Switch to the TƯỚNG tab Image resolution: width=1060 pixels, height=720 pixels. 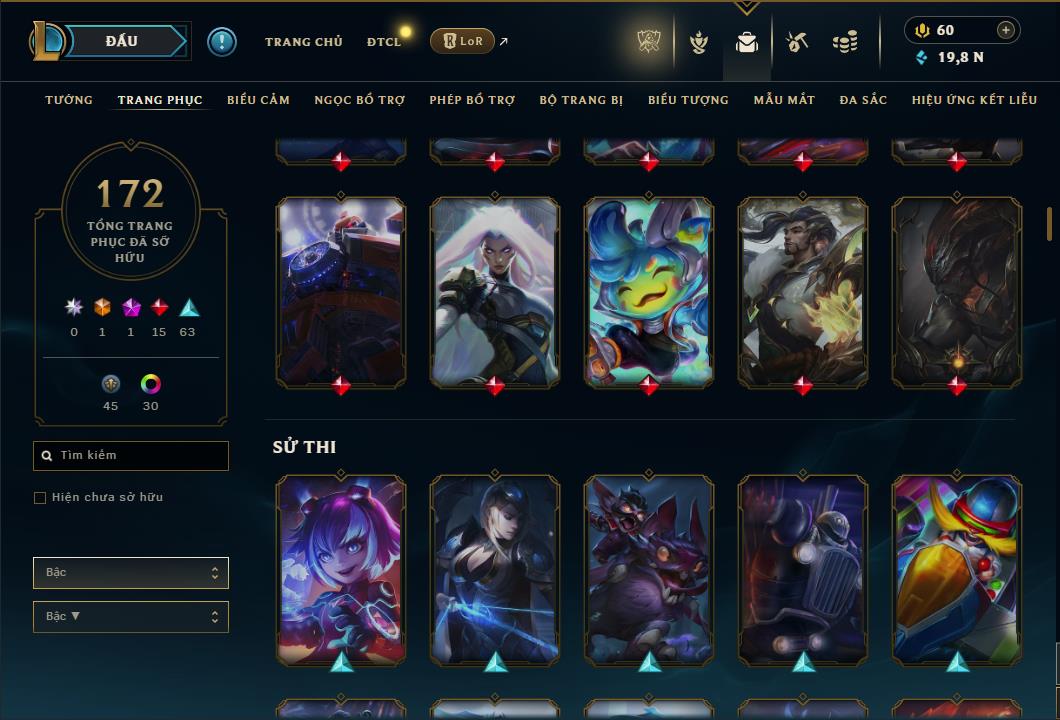pyautogui.click(x=69, y=100)
